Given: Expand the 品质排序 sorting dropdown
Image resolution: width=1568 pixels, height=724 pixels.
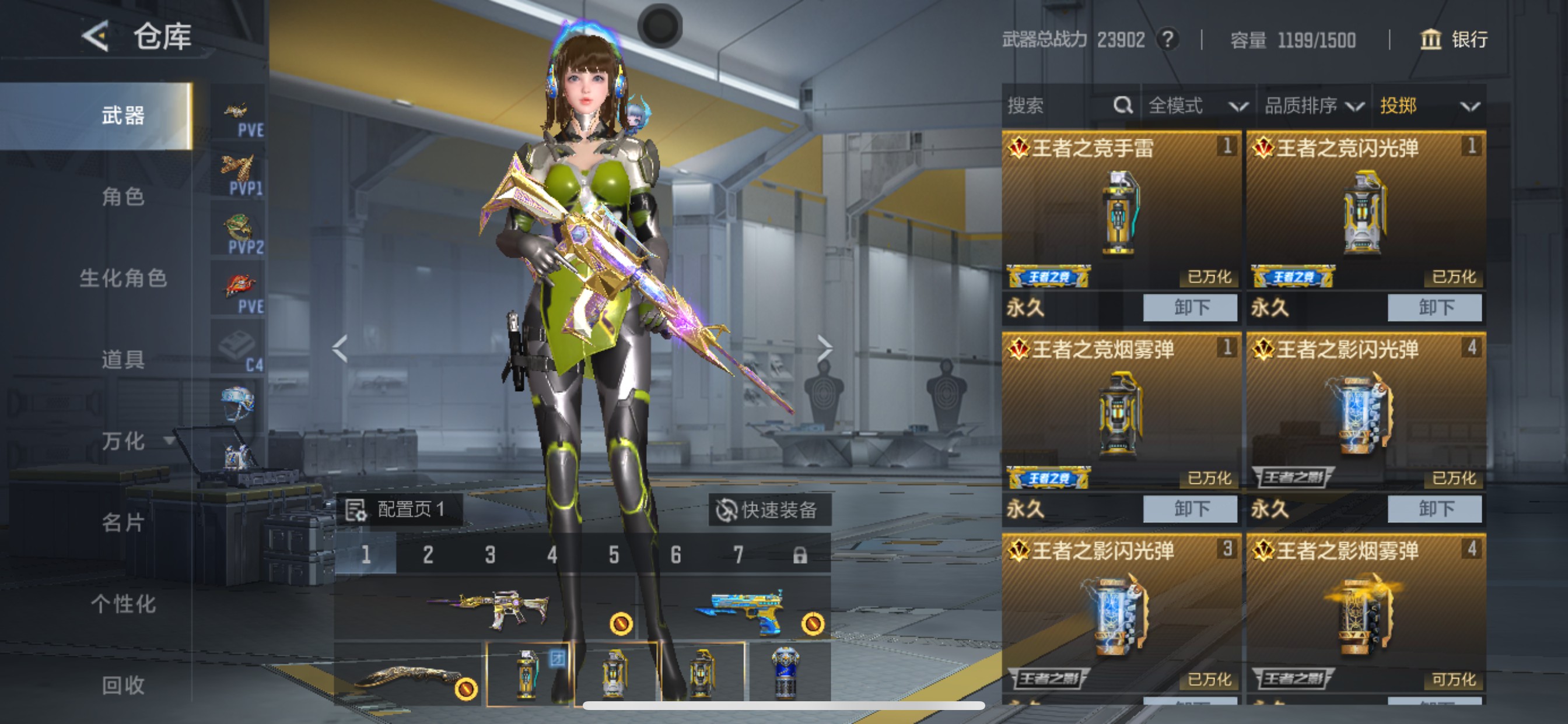Looking at the screenshot, I should (x=1315, y=105).
